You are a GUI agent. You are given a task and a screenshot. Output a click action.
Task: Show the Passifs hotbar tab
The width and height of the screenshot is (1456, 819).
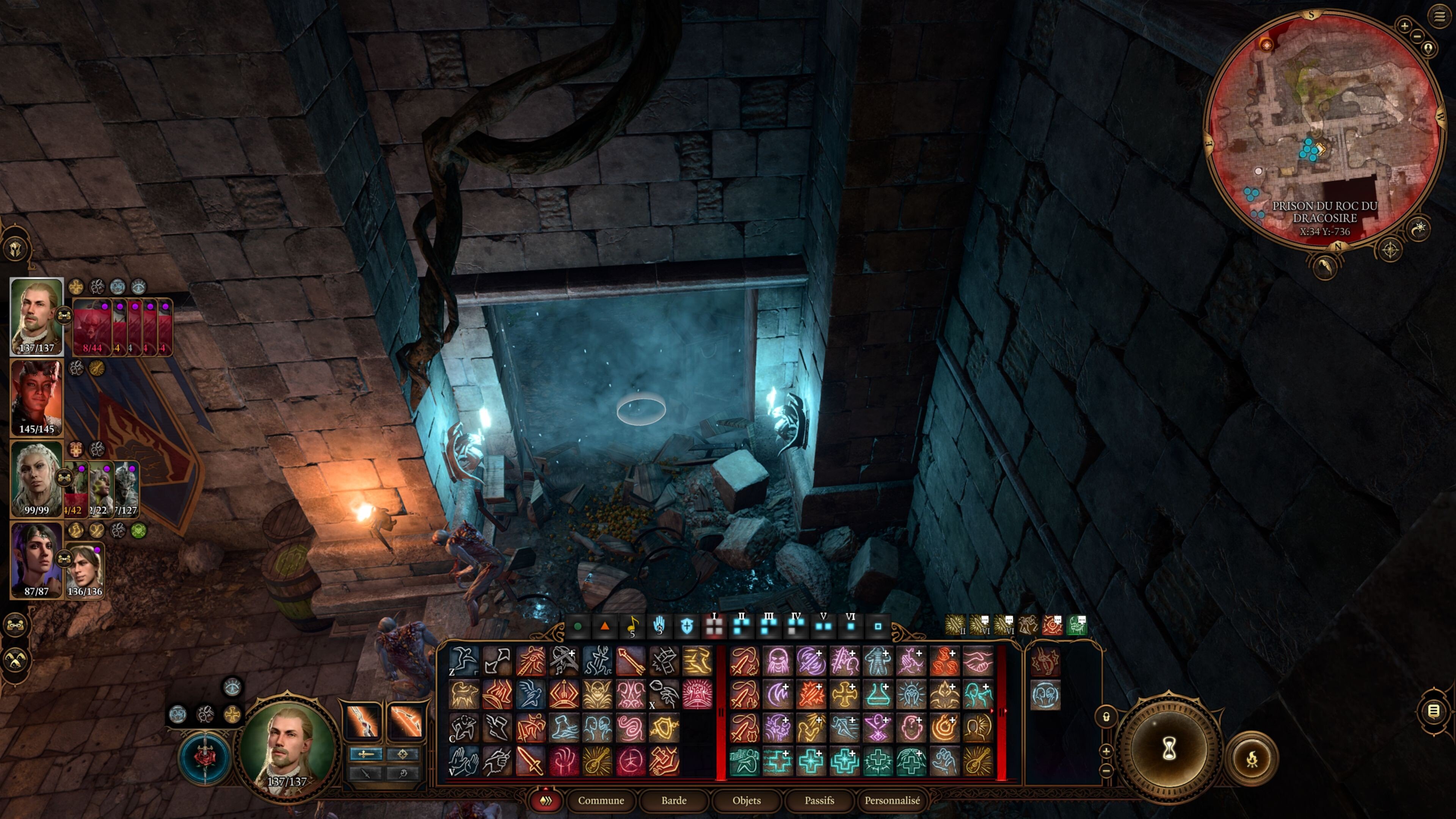[x=819, y=800]
